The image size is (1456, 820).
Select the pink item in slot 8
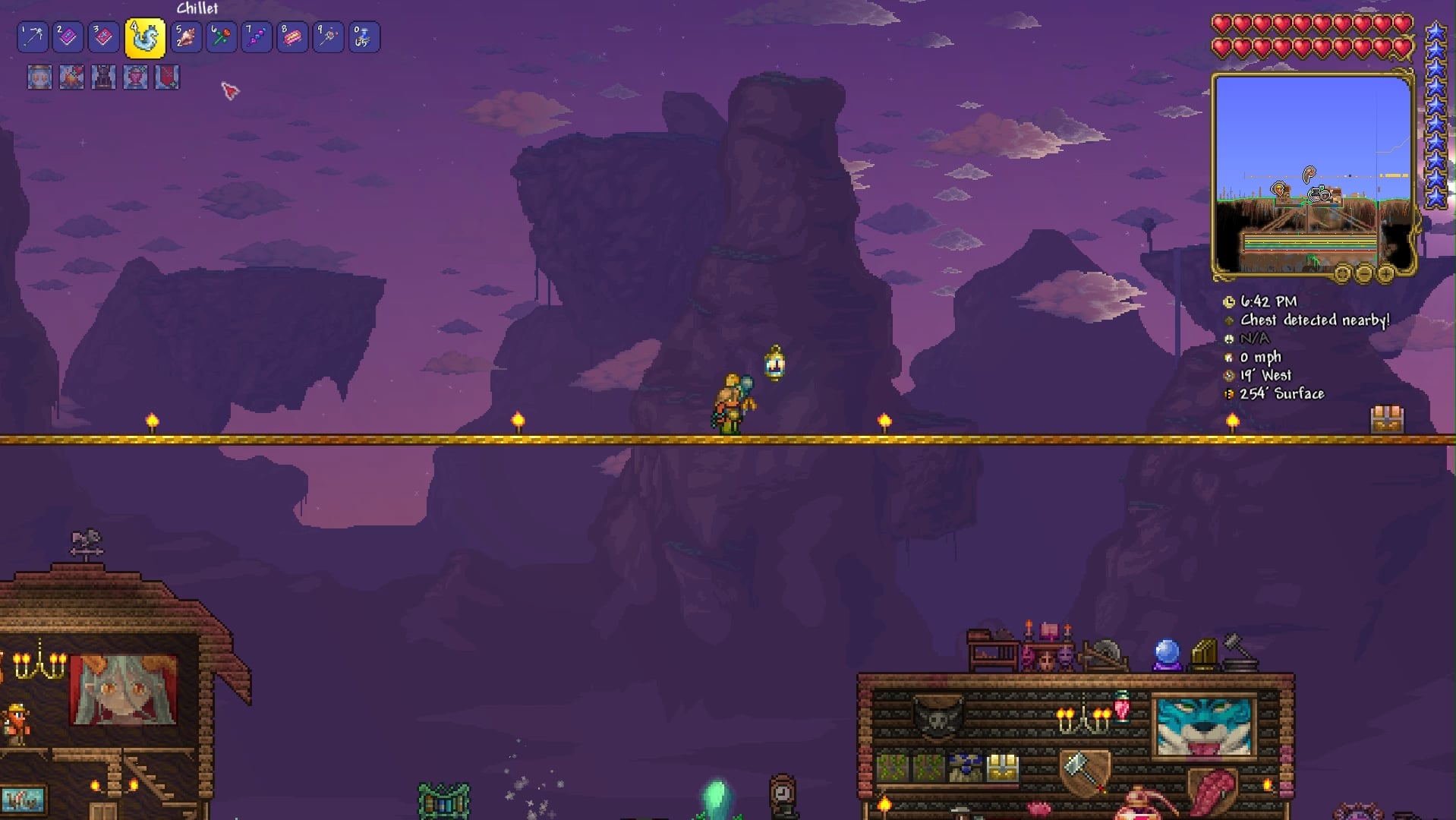pyautogui.click(x=292, y=36)
